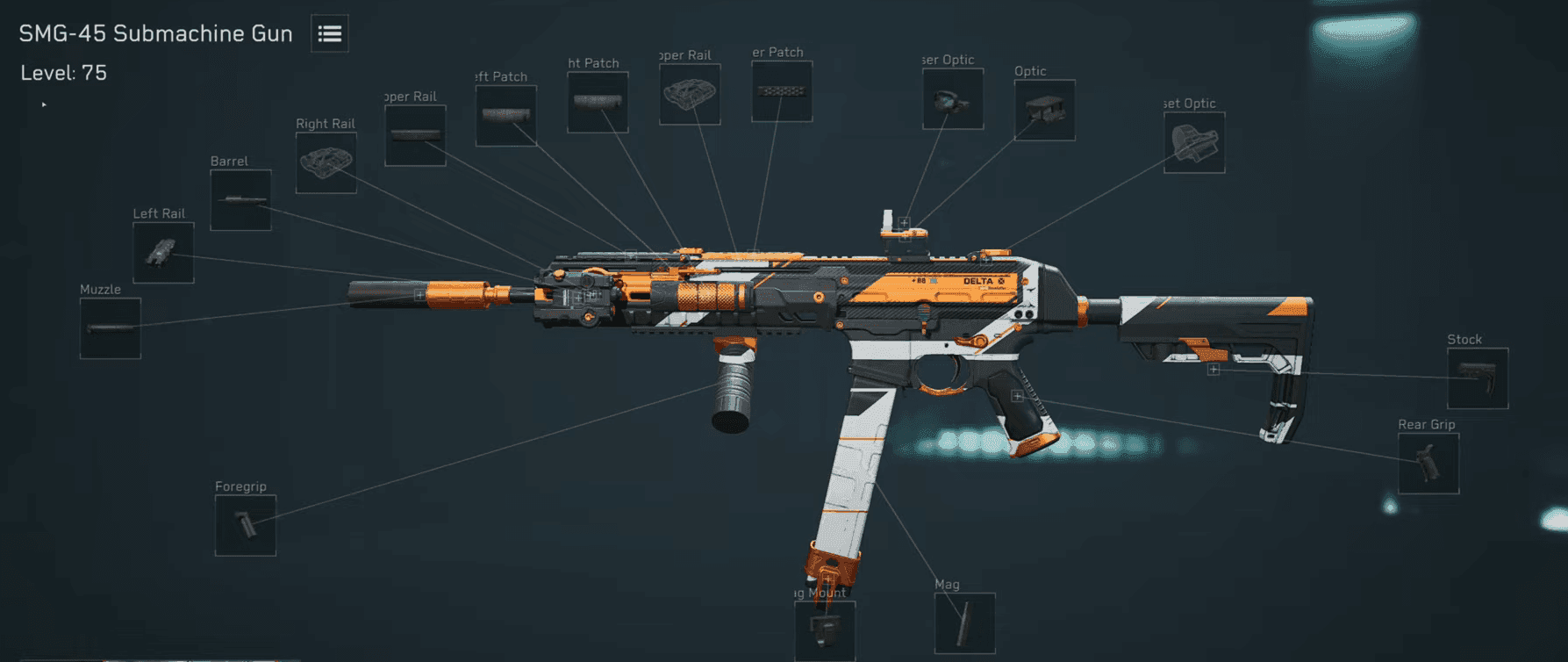The width and height of the screenshot is (1568, 662).
Task: Open the Optic attachment slot
Action: 1044,112
